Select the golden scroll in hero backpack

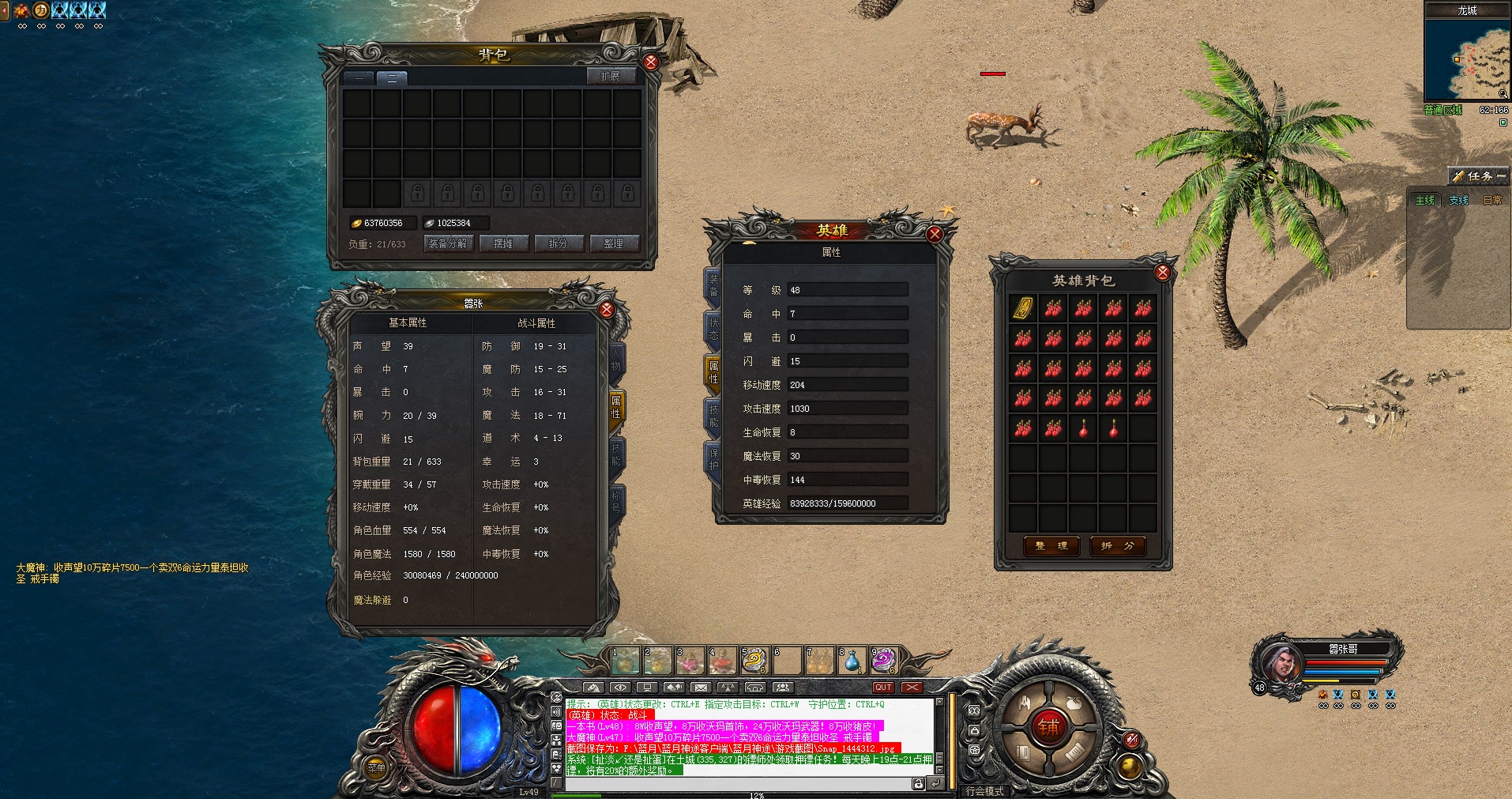[x=1023, y=308]
